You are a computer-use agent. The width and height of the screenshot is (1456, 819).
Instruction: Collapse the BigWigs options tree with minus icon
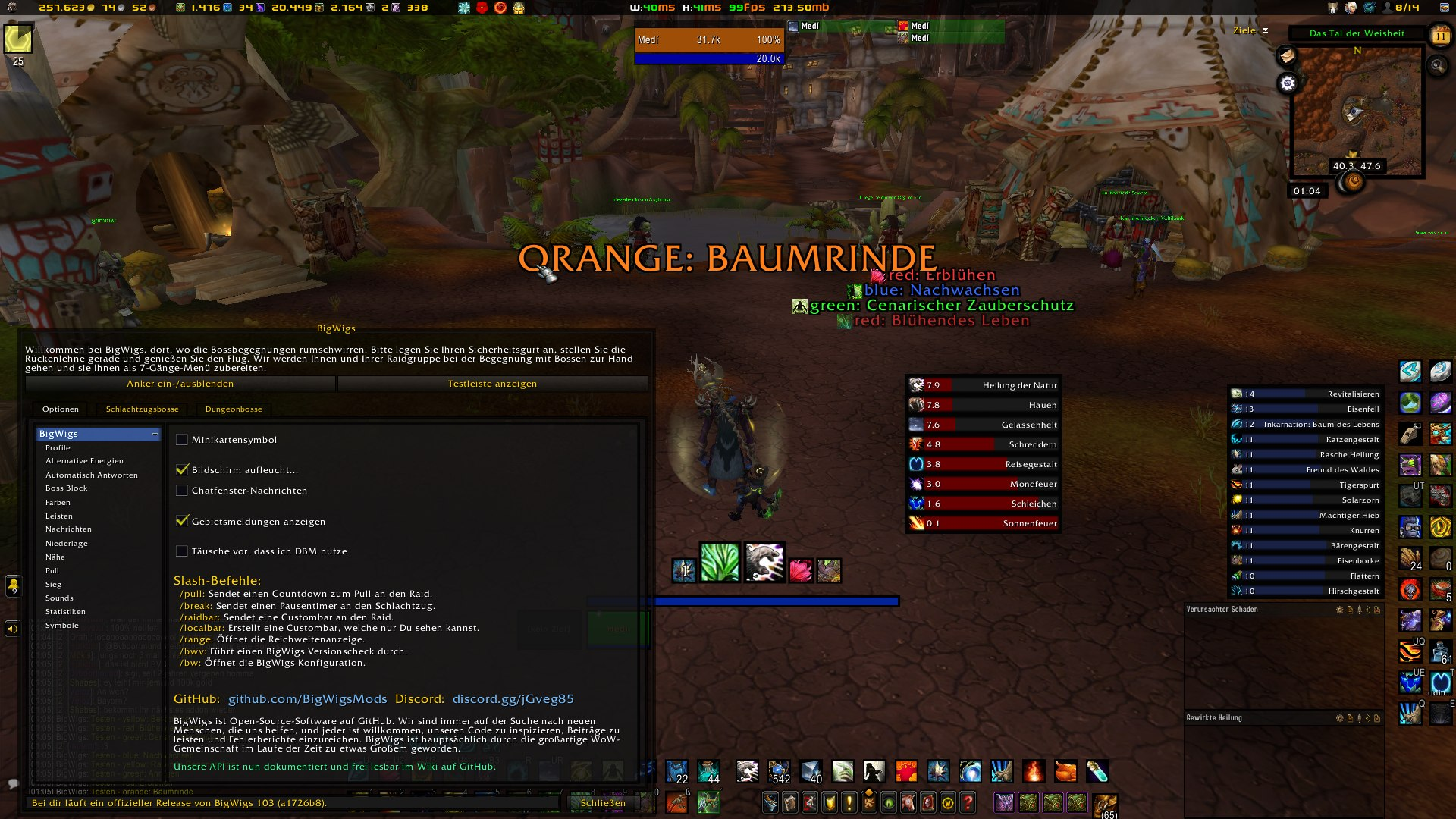coord(155,434)
